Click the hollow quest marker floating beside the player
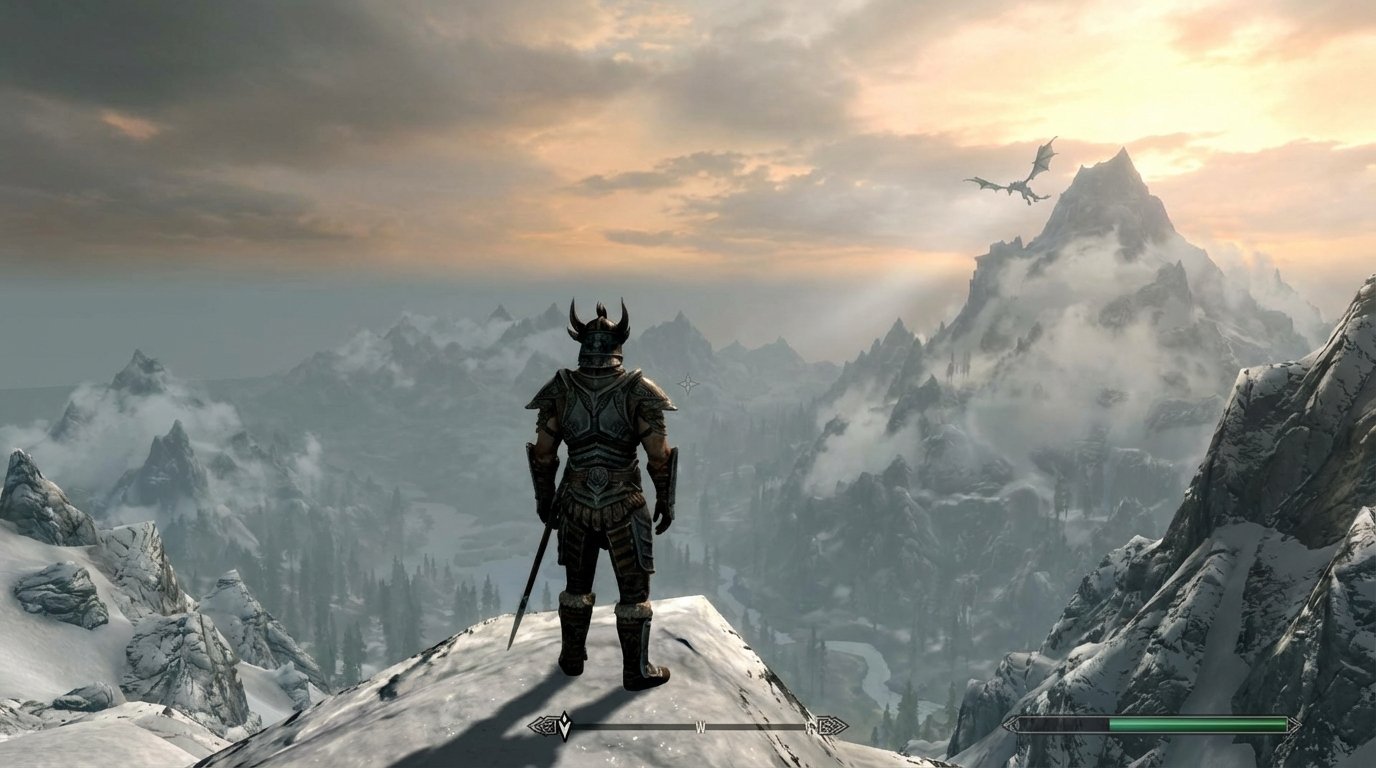Screen dimensions: 1376x768 click(x=686, y=381)
